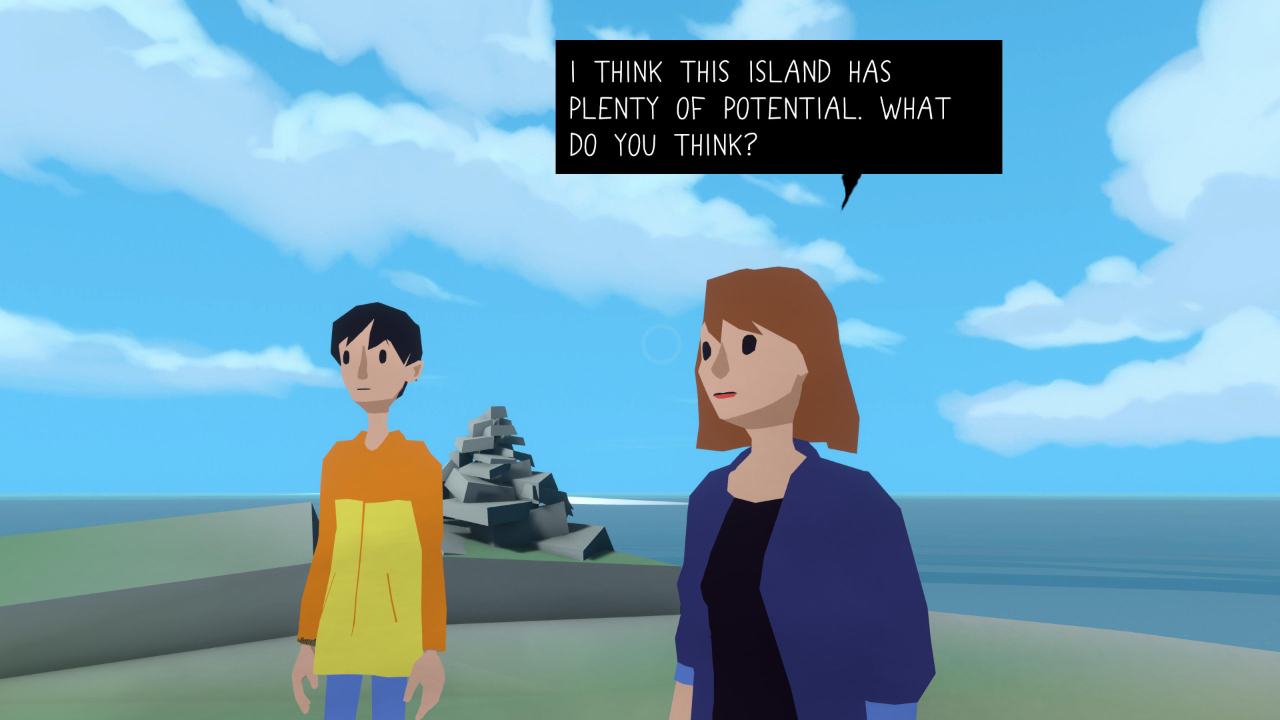The width and height of the screenshot is (1280, 720).
Task: Click the word 'ISLAND' in the speech bubble
Action: tap(790, 71)
